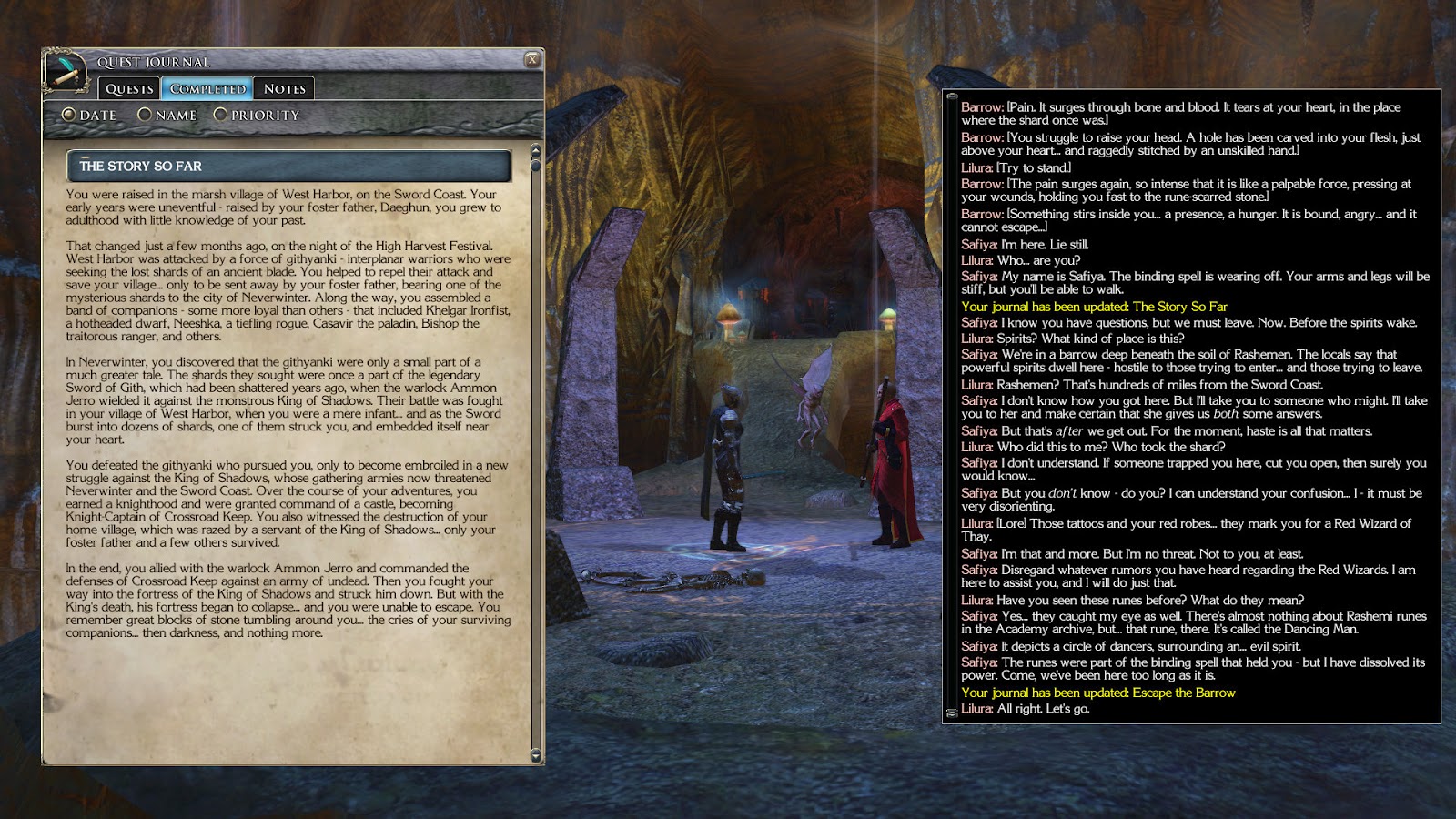
Task: Open The Story So Far journal update
Action: [1092, 308]
